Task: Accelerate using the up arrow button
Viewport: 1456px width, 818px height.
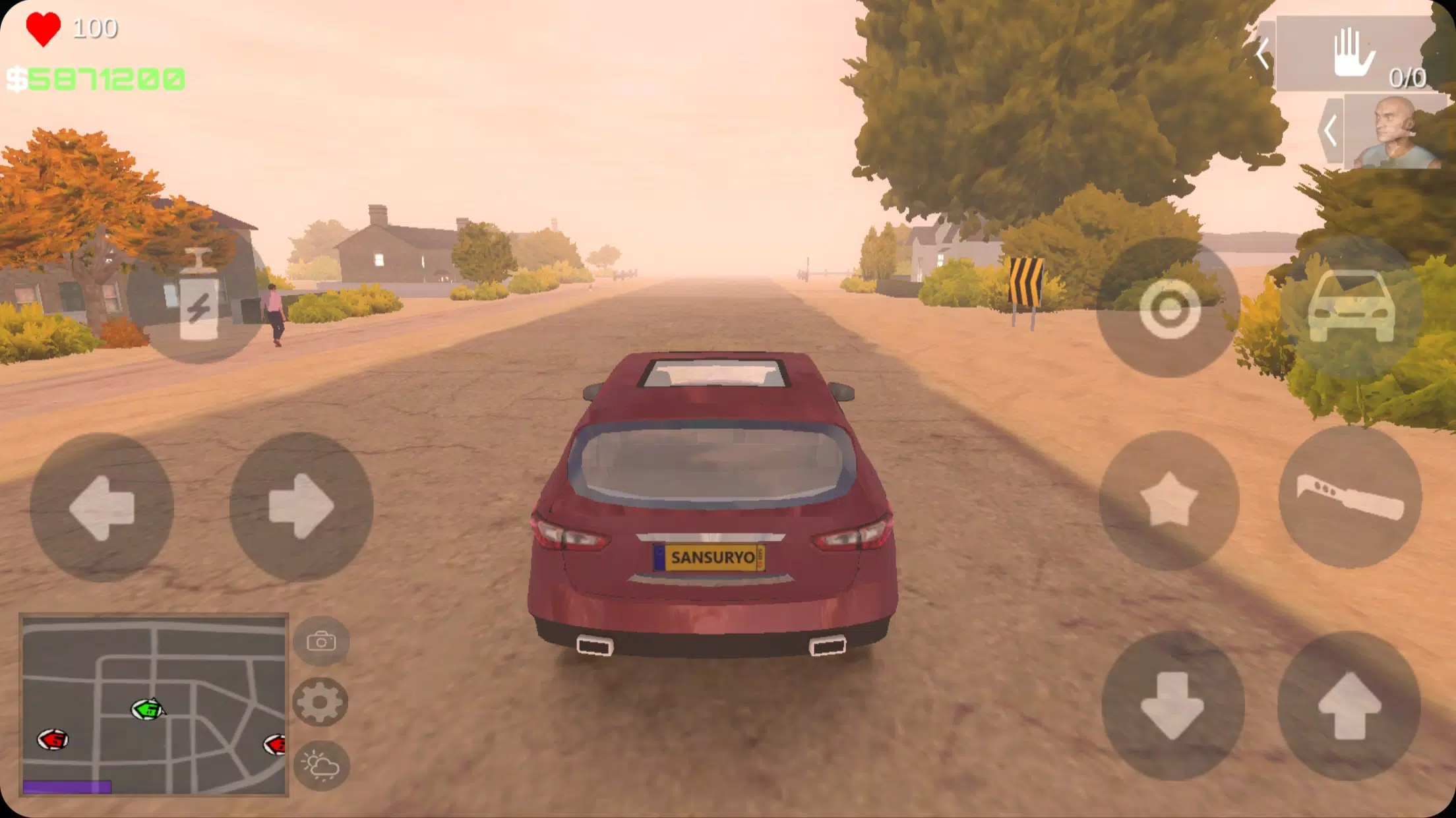Action: [x=1349, y=705]
